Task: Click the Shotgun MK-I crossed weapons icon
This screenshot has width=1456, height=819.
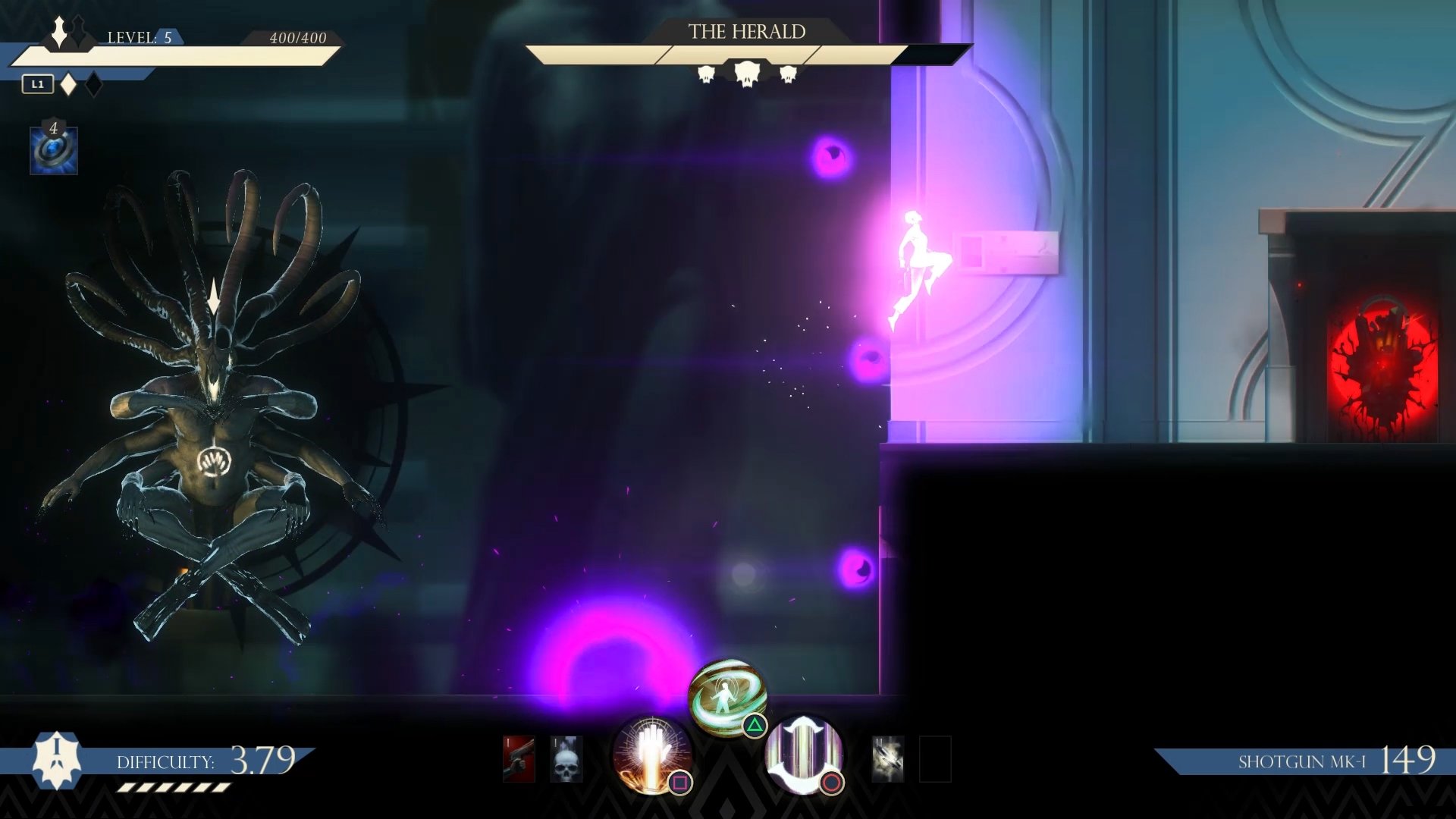Action: (x=889, y=758)
